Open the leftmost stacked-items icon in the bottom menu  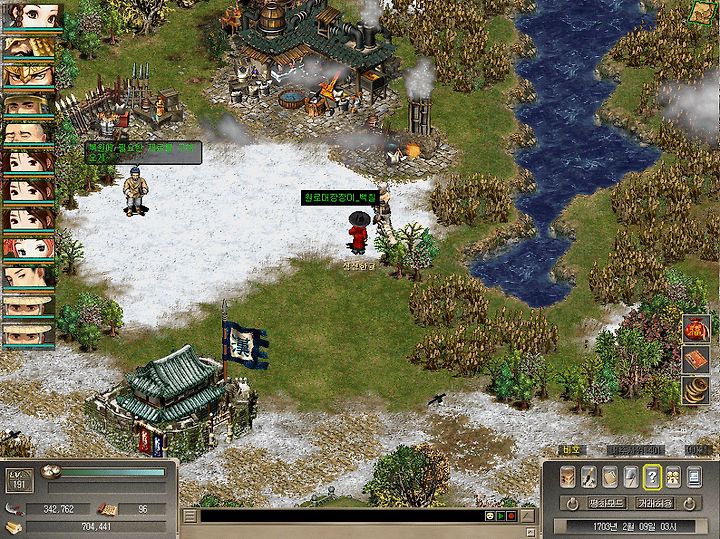click(569, 477)
